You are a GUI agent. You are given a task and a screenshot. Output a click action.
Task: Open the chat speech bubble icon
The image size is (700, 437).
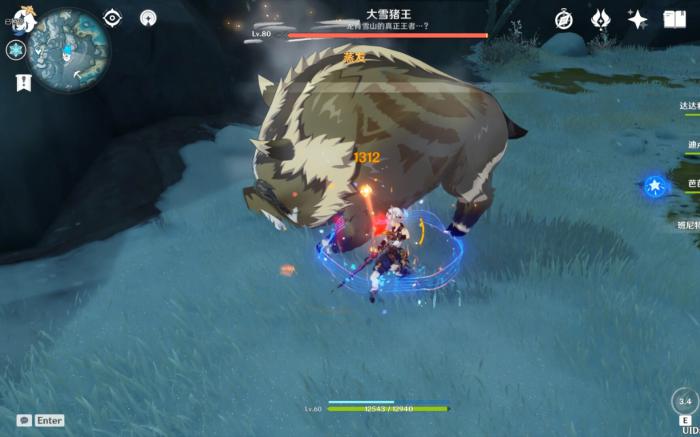click(24, 421)
